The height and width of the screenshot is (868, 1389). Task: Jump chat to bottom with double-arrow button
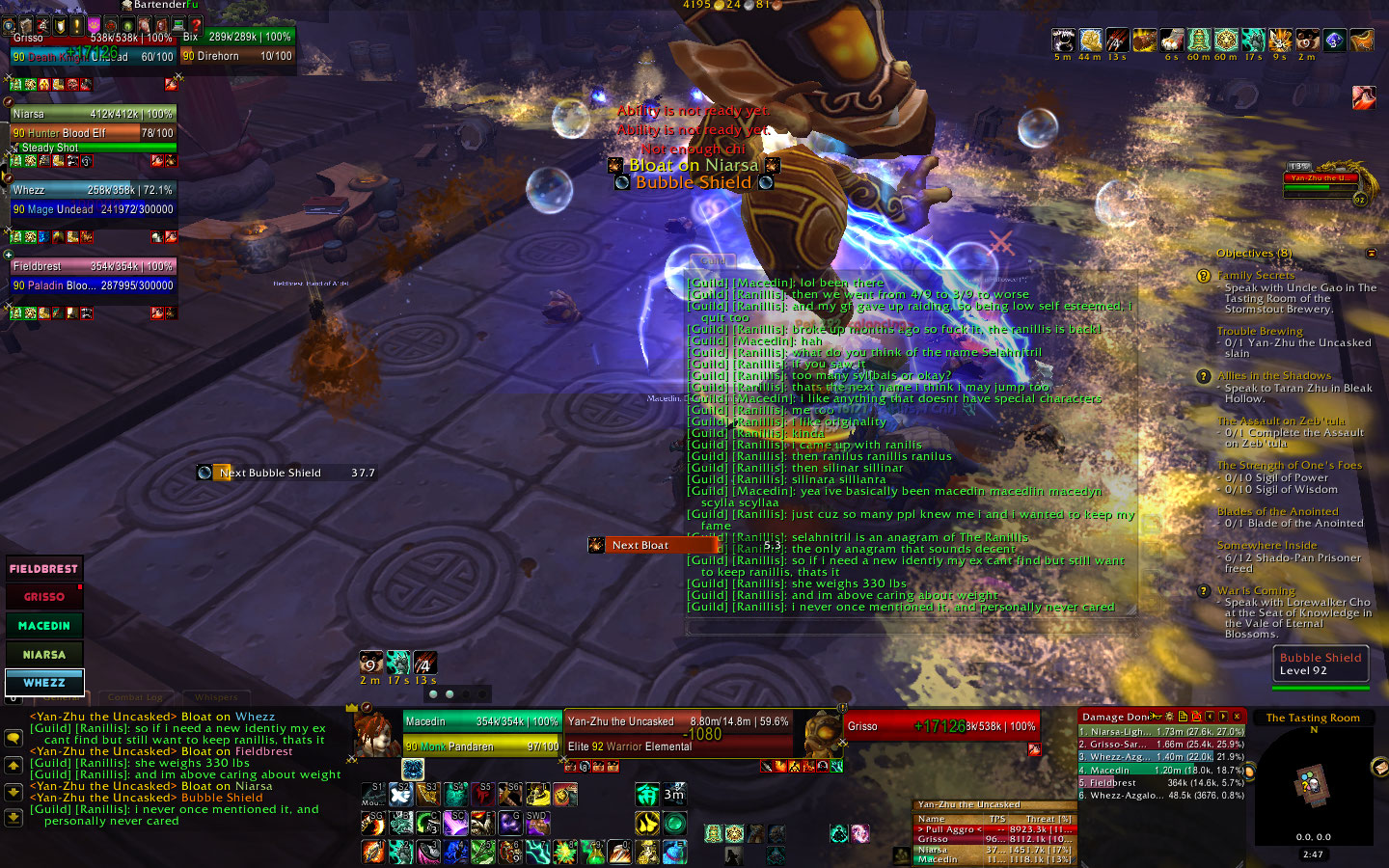pyautogui.click(x=14, y=817)
